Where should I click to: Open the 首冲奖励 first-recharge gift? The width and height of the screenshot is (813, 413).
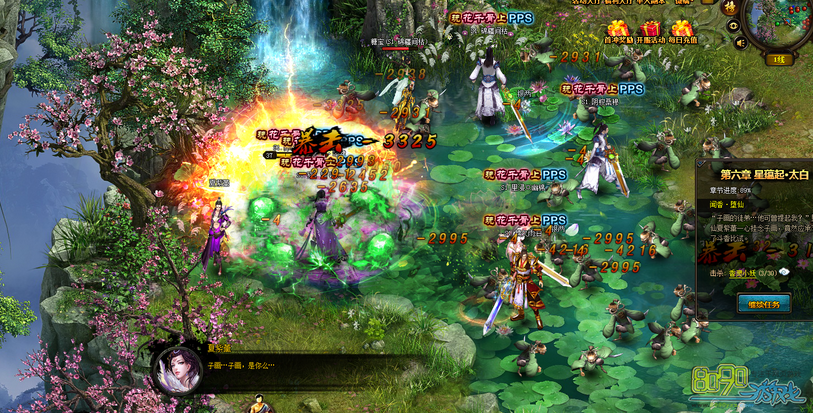(619, 31)
